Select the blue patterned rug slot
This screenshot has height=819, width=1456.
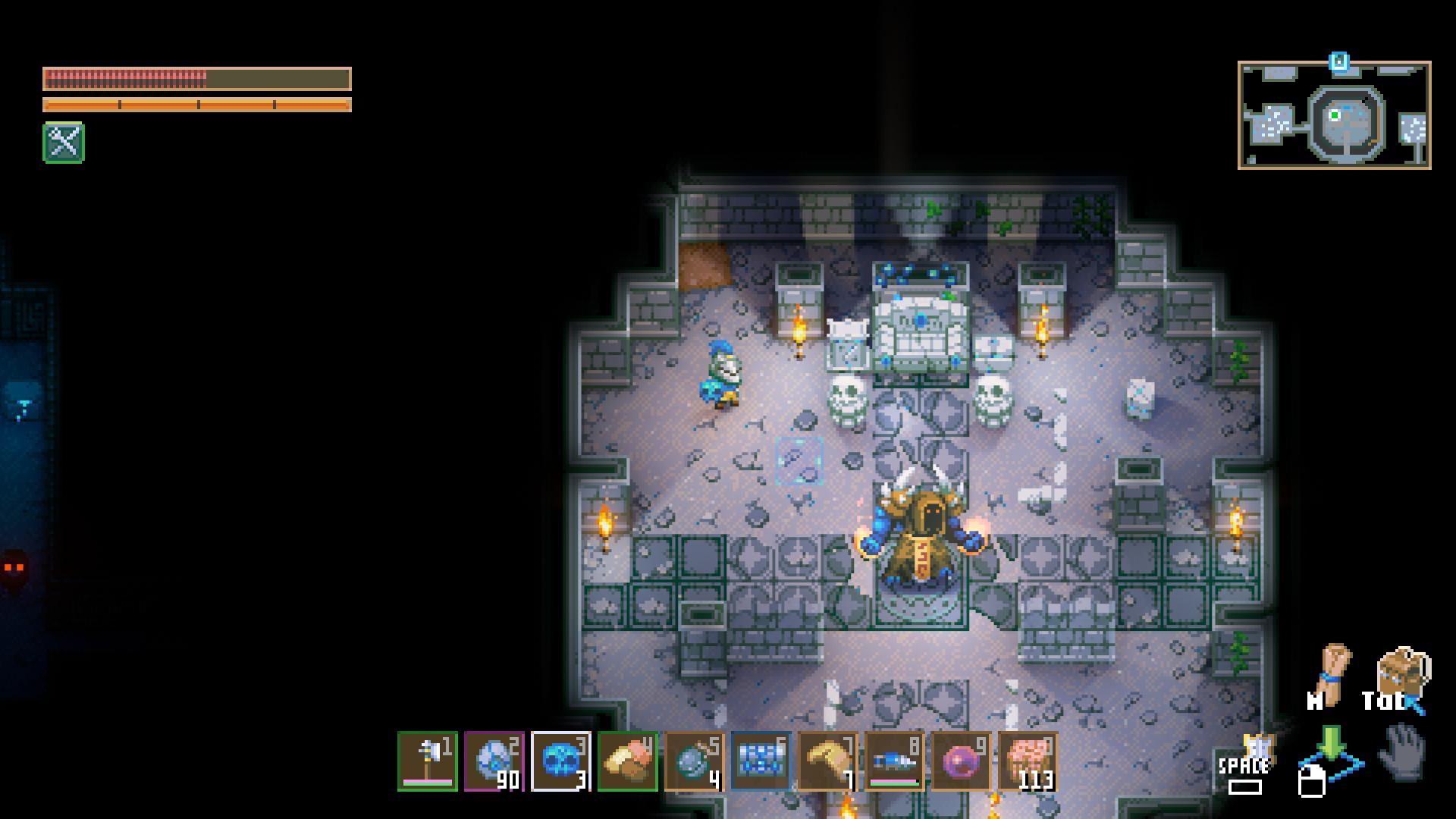point(761,761)
